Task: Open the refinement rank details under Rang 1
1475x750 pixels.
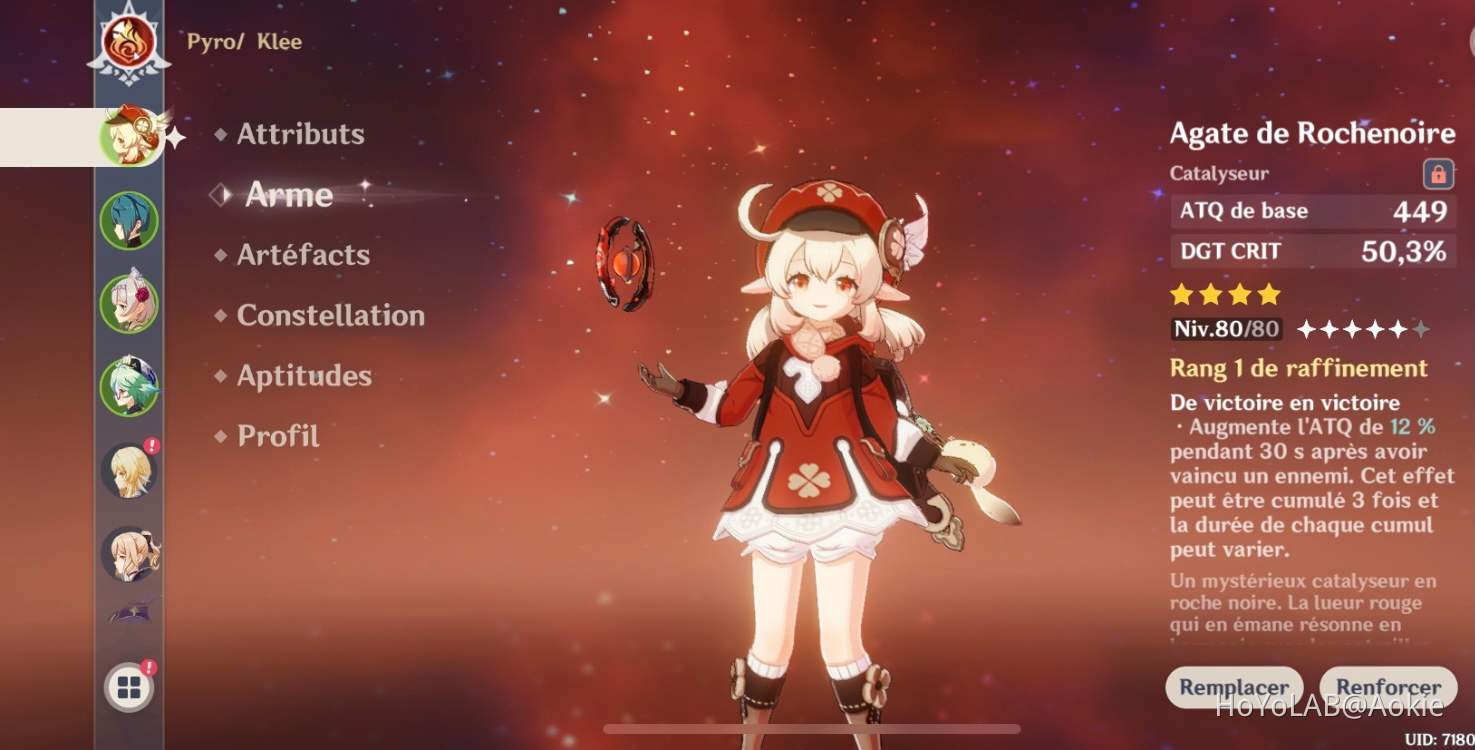Action: tap(1297, 368)
